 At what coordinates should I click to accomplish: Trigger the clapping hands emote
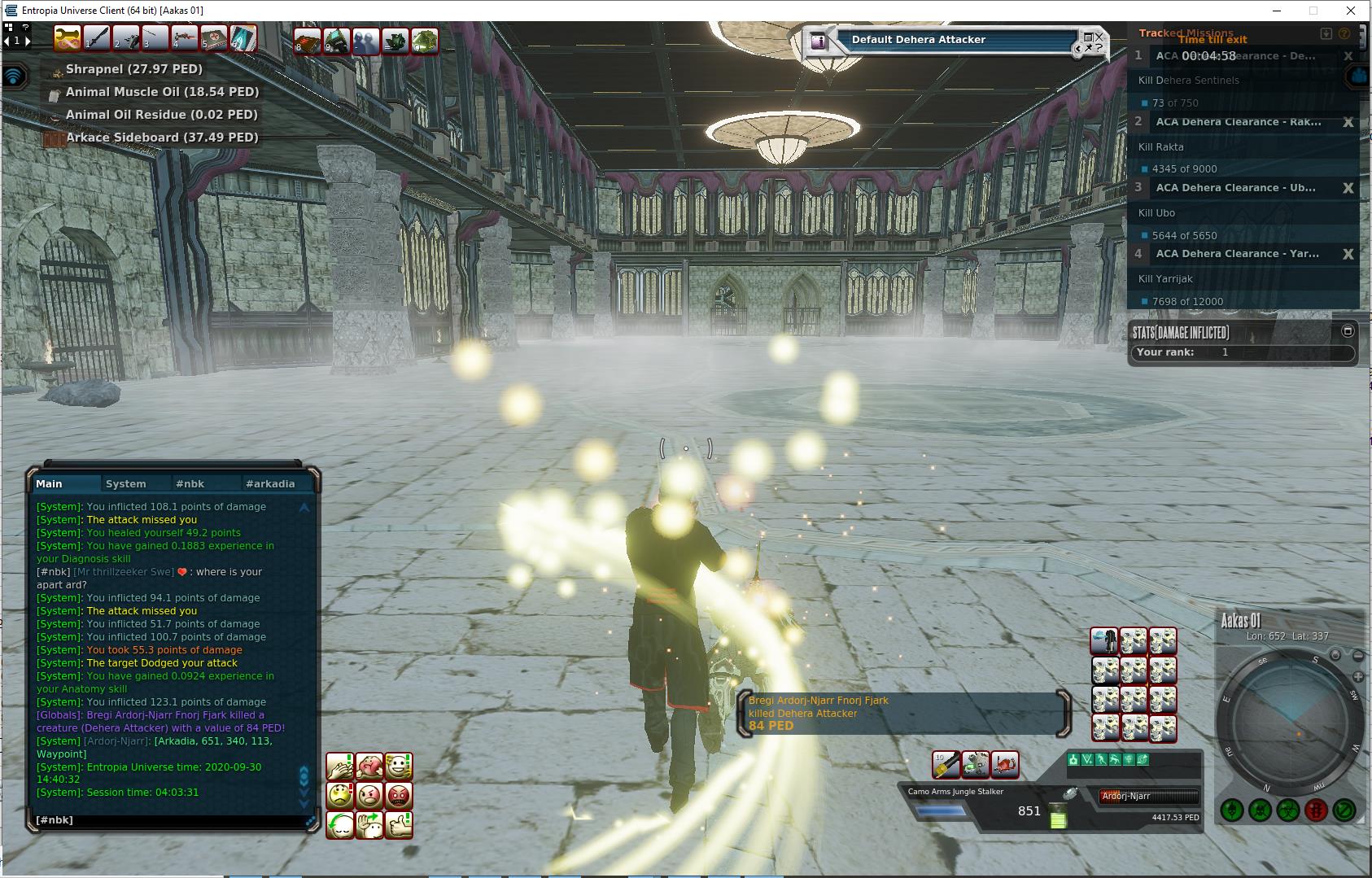340,766
